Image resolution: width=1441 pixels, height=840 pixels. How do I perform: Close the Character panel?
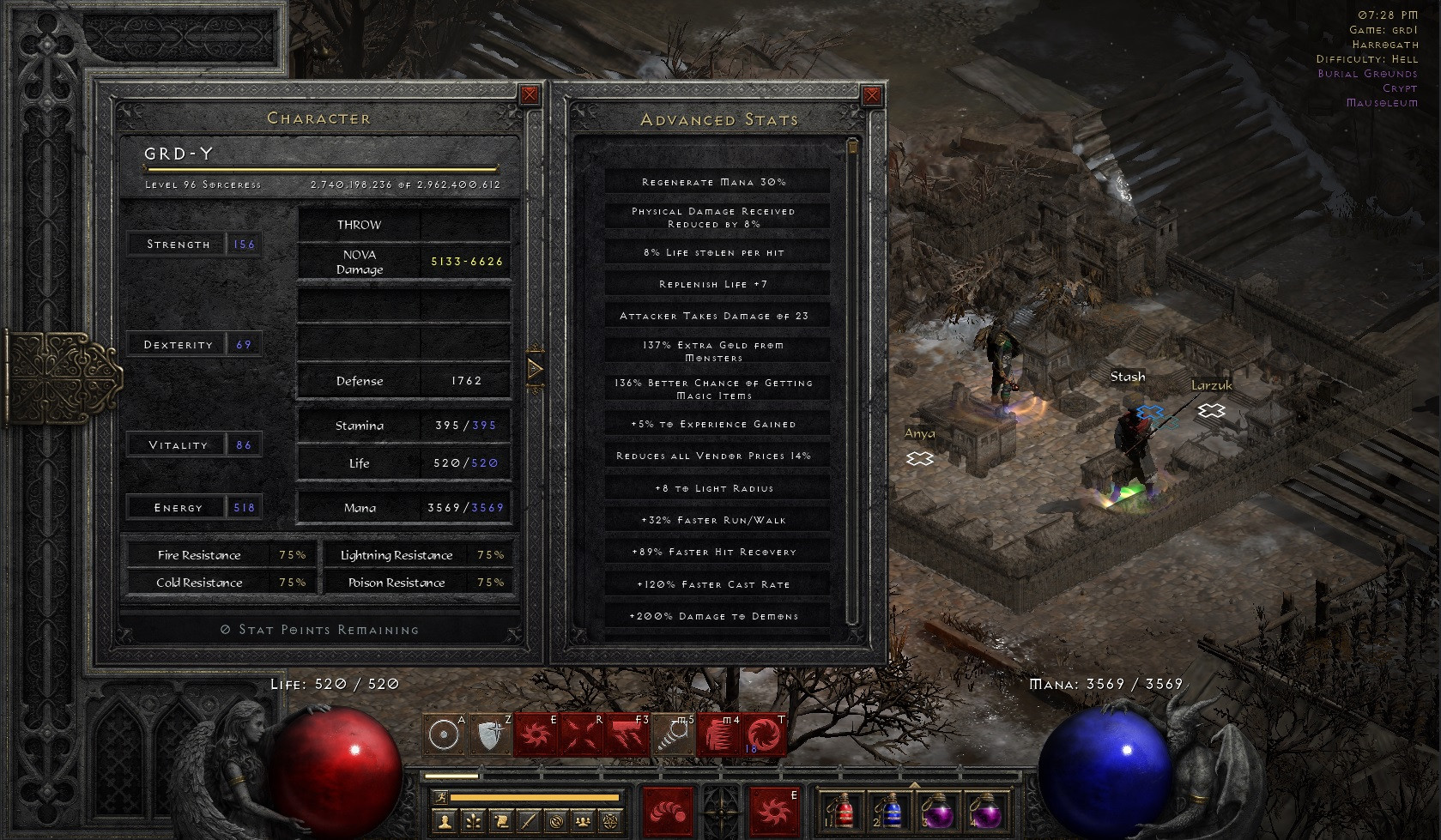pyautogui.click(x=530, y=94)
